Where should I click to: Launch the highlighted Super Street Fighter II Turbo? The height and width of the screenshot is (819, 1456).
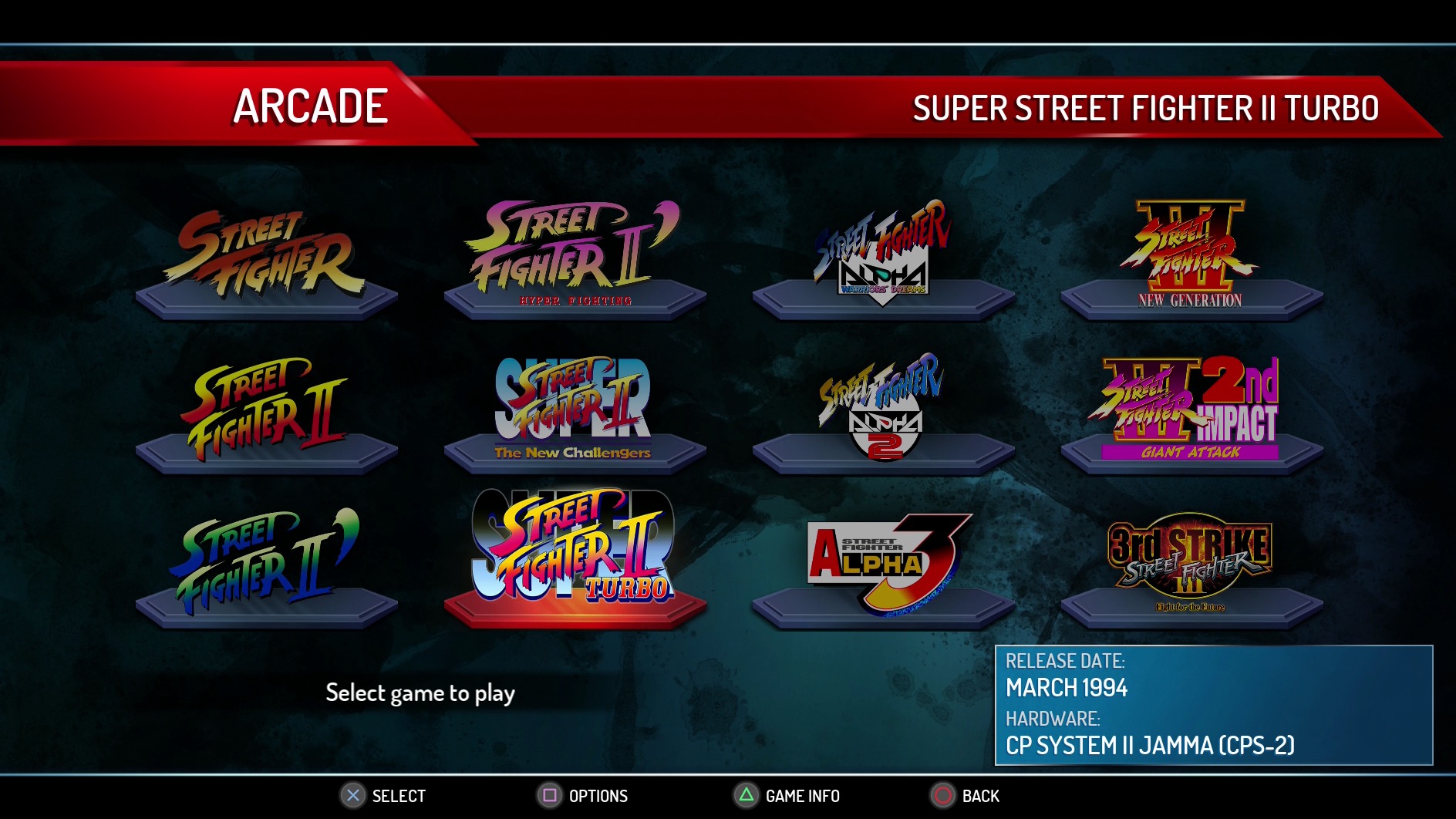click(x=575, y=551)
